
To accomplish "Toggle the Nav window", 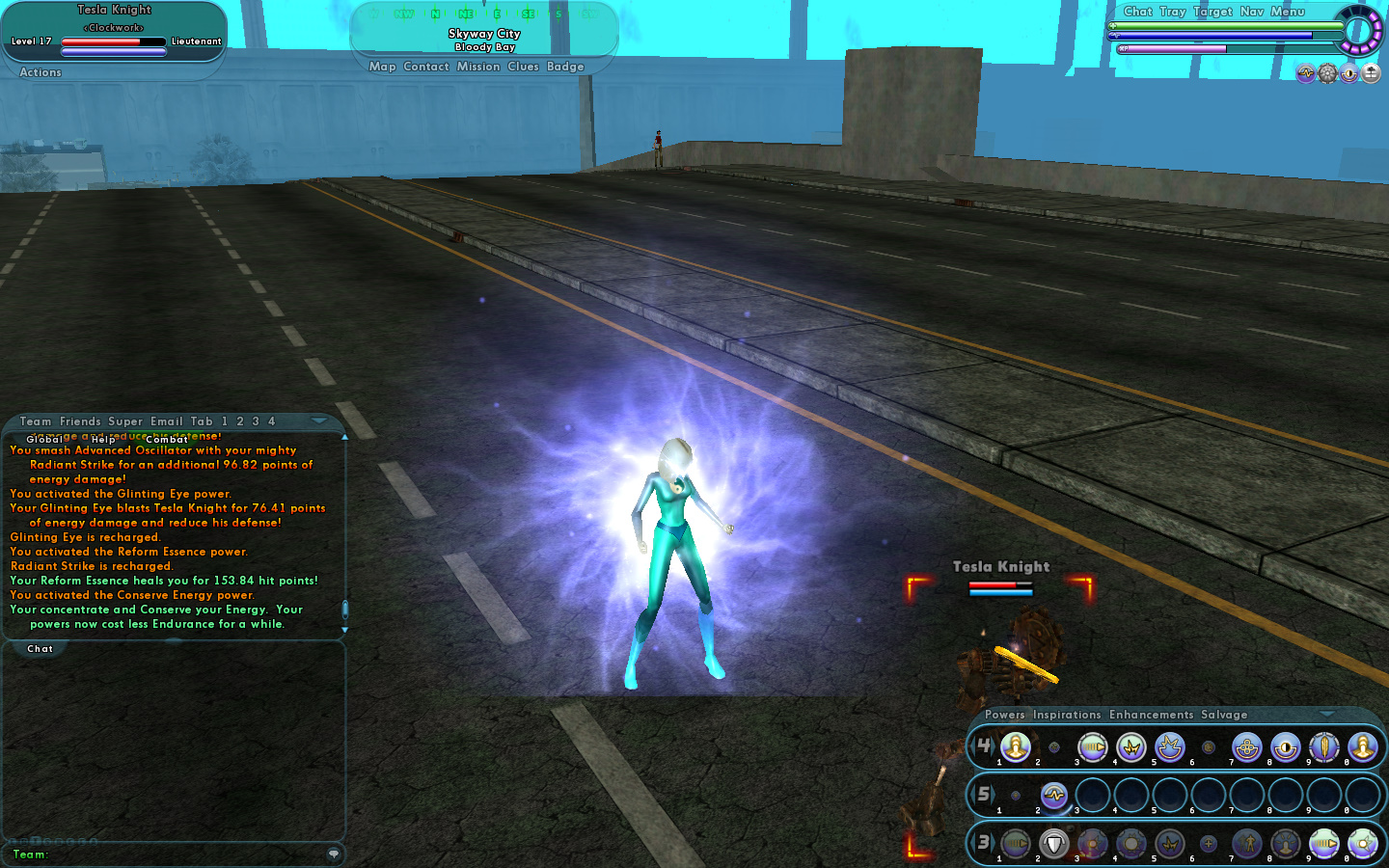I will point(1251,12).
